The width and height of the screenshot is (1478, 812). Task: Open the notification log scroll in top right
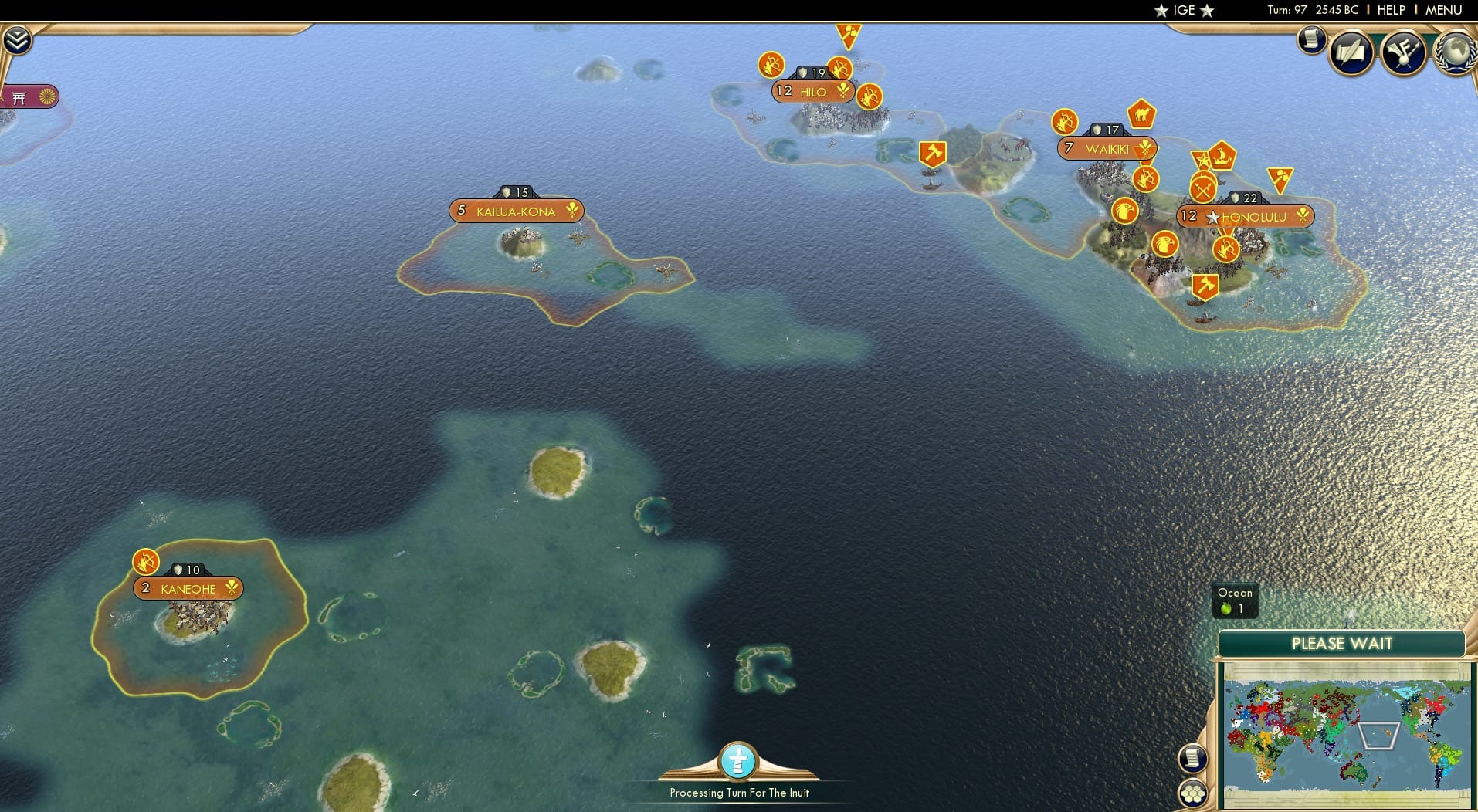click(1310, 40)
